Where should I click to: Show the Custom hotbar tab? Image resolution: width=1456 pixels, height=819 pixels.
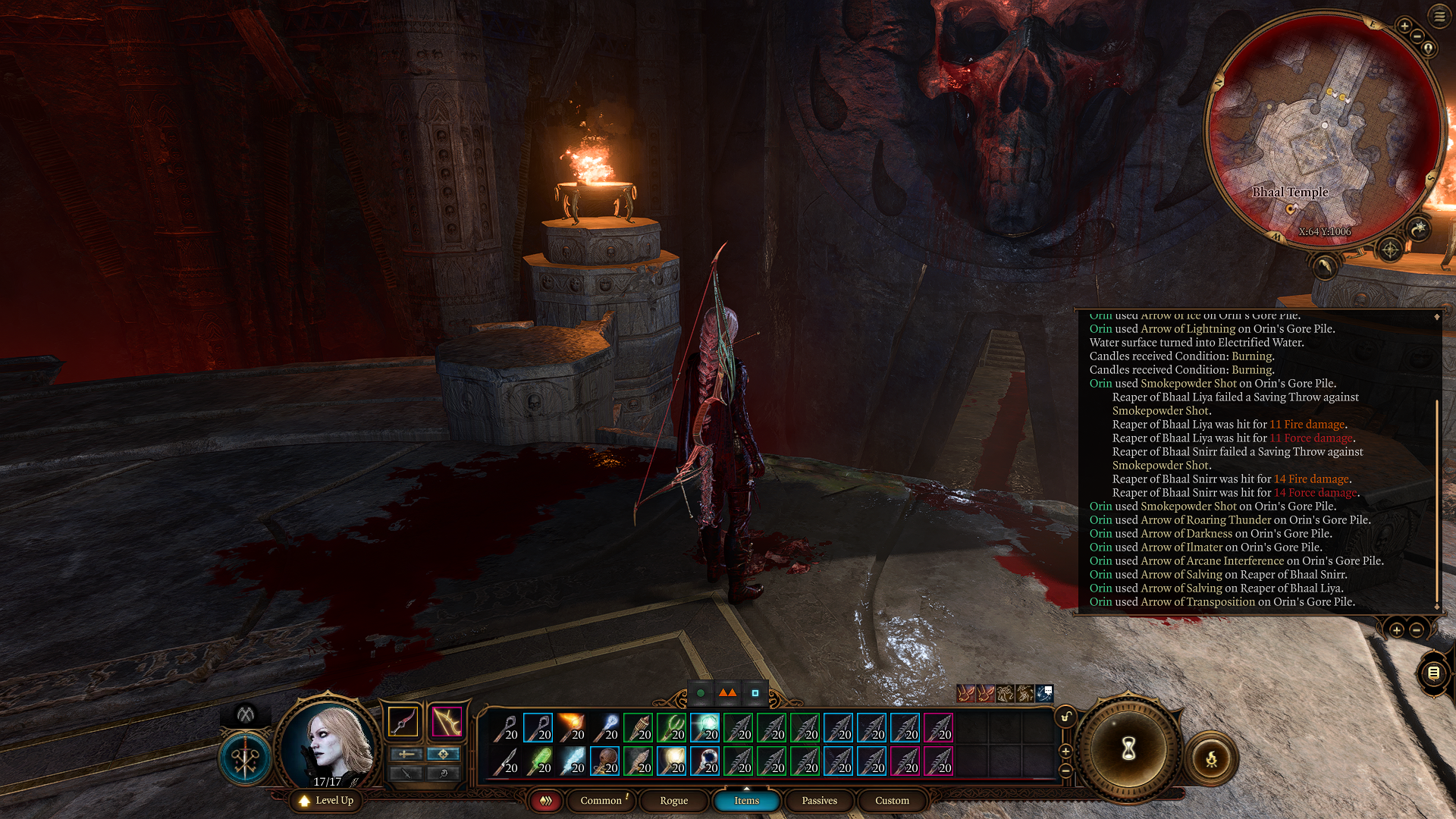[892, 800]
